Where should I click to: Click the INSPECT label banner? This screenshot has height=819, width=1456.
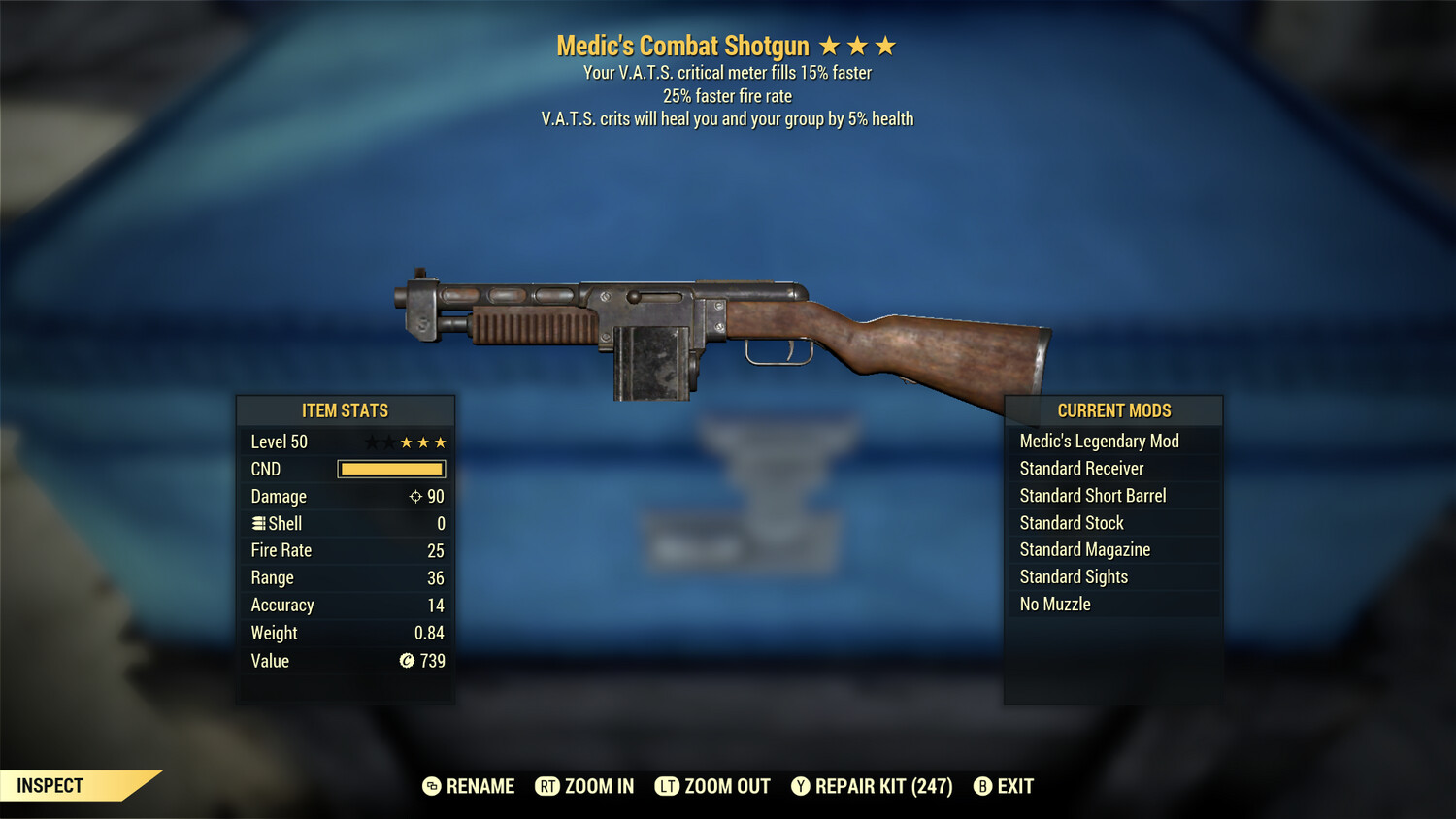click(x=49, y=785)
